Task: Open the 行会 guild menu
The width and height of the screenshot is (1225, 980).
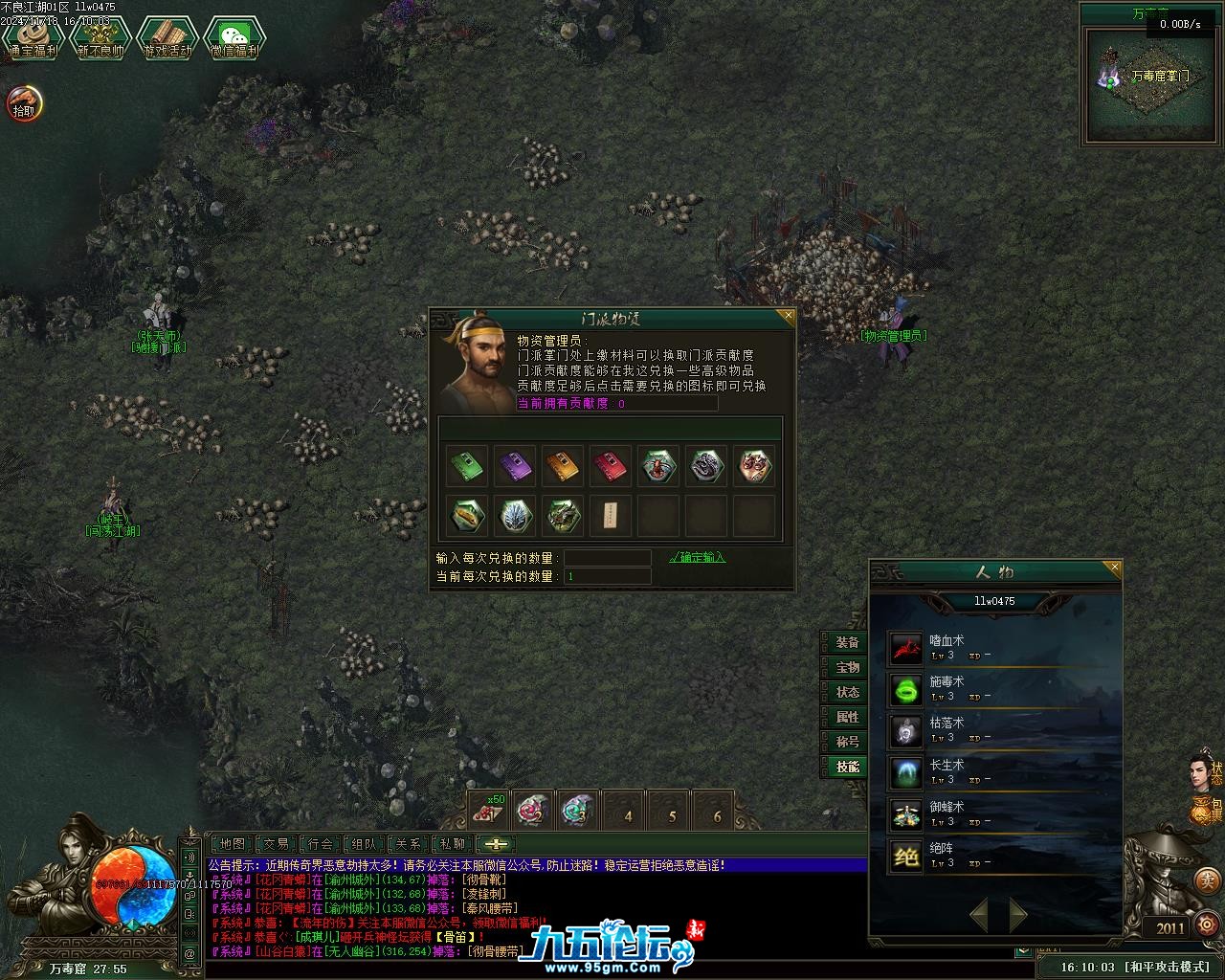Action: pos(321,844)
